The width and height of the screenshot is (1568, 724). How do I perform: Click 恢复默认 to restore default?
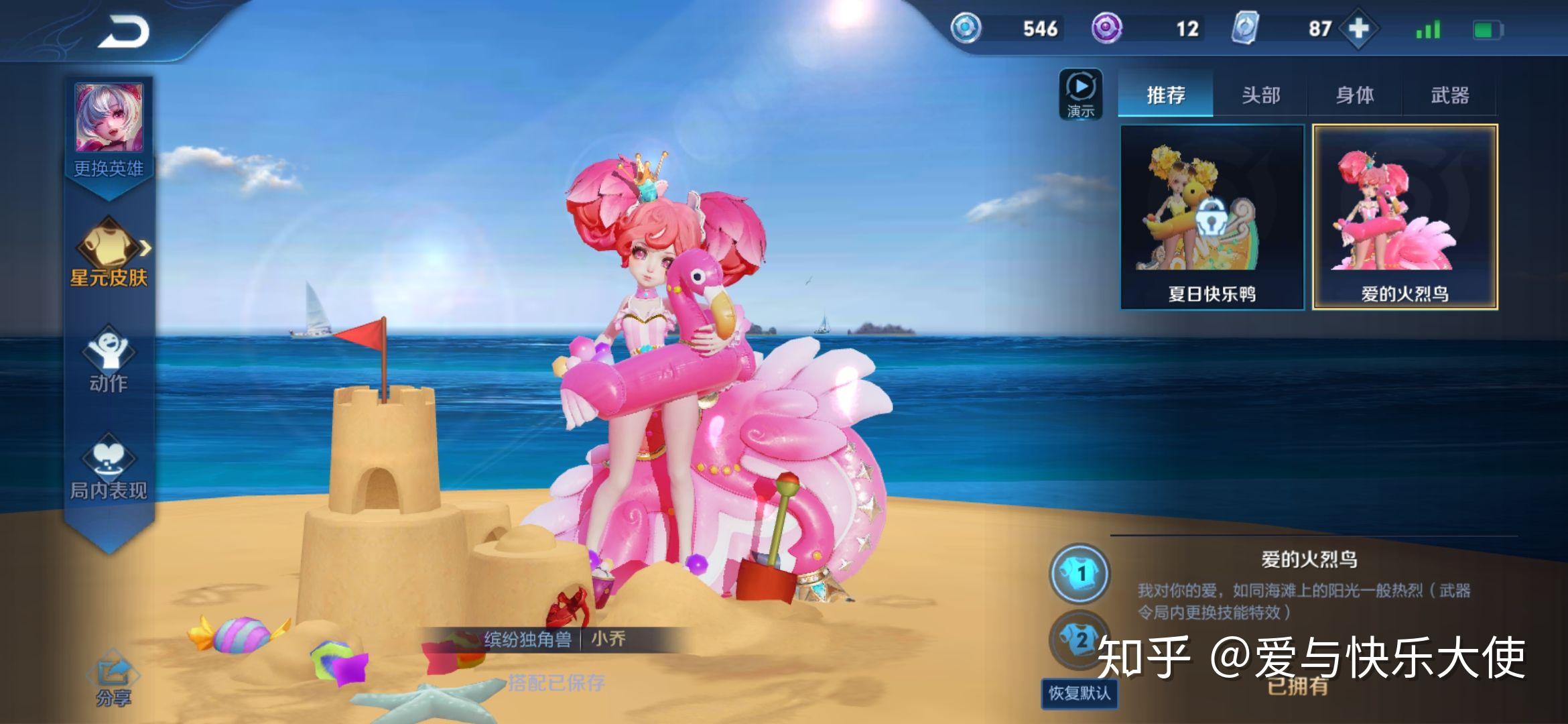(x=1079, y=692)
